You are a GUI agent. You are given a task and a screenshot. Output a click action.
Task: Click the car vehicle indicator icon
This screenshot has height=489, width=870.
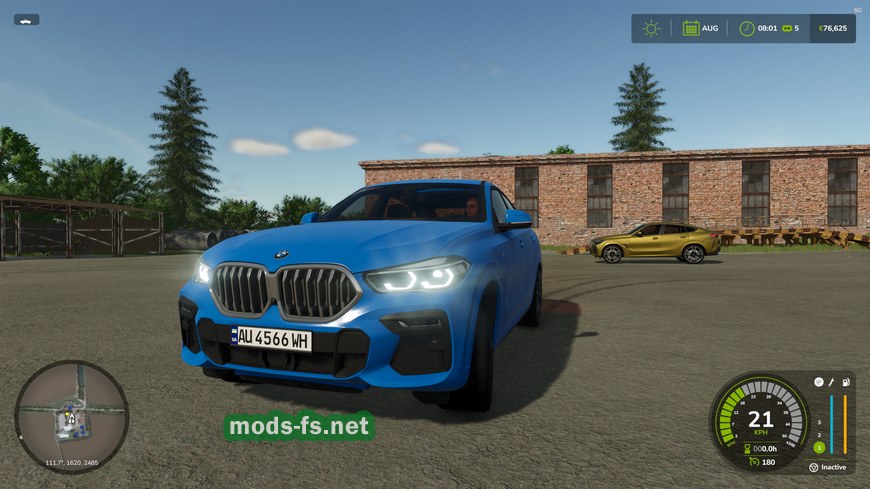pyautogui.click(x=26, y=19)
